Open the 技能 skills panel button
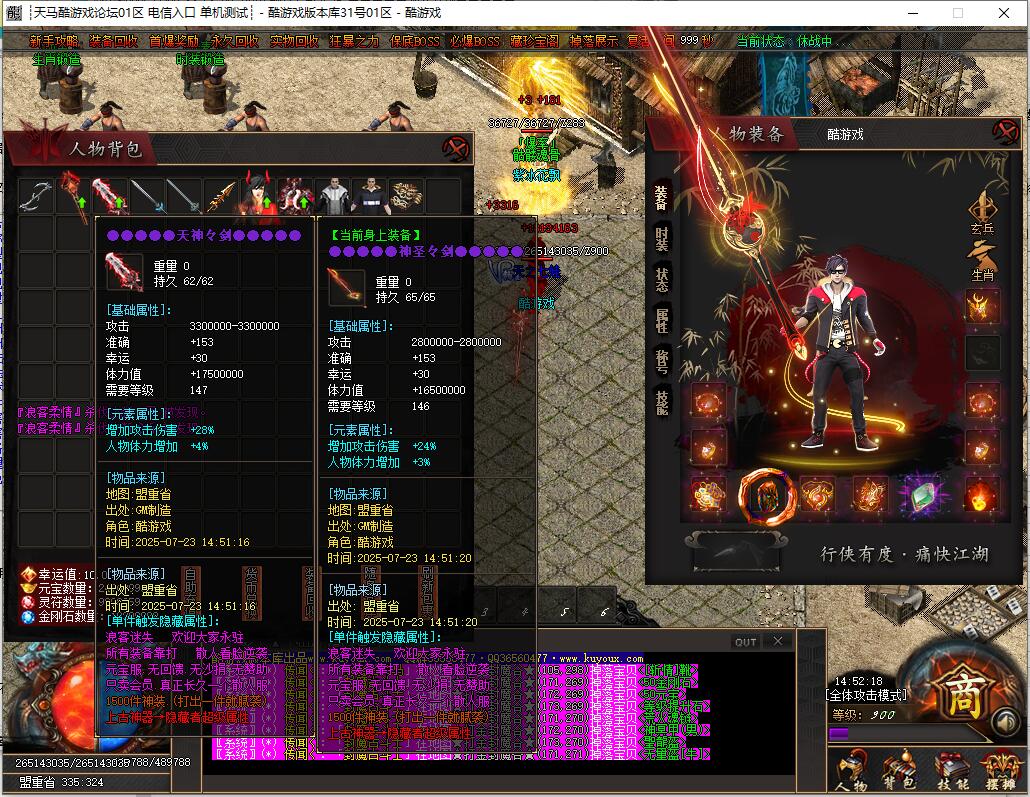This screenshot has height=797, width=1030. click(x=951, y=771)
